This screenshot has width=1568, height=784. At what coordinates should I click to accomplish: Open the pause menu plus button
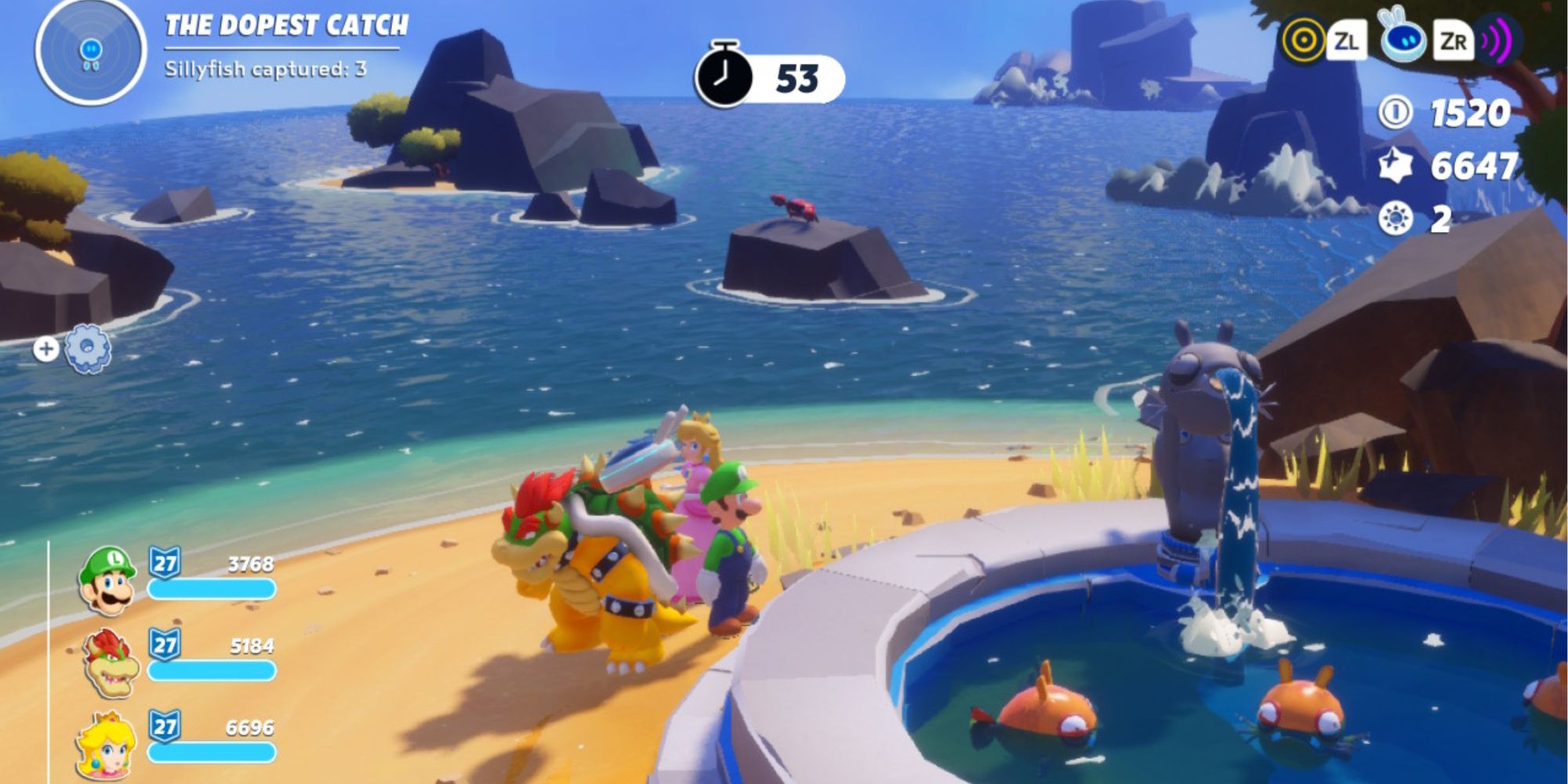[45, 348]
